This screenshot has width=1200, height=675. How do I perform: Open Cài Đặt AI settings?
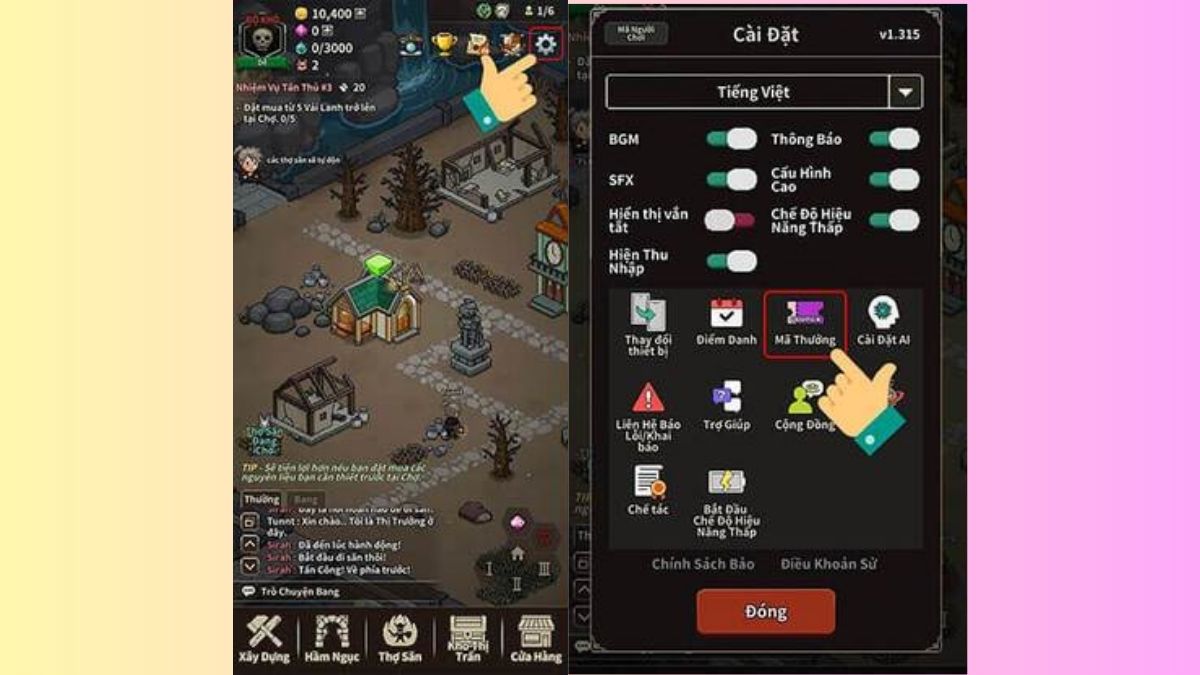click(883, 323)
